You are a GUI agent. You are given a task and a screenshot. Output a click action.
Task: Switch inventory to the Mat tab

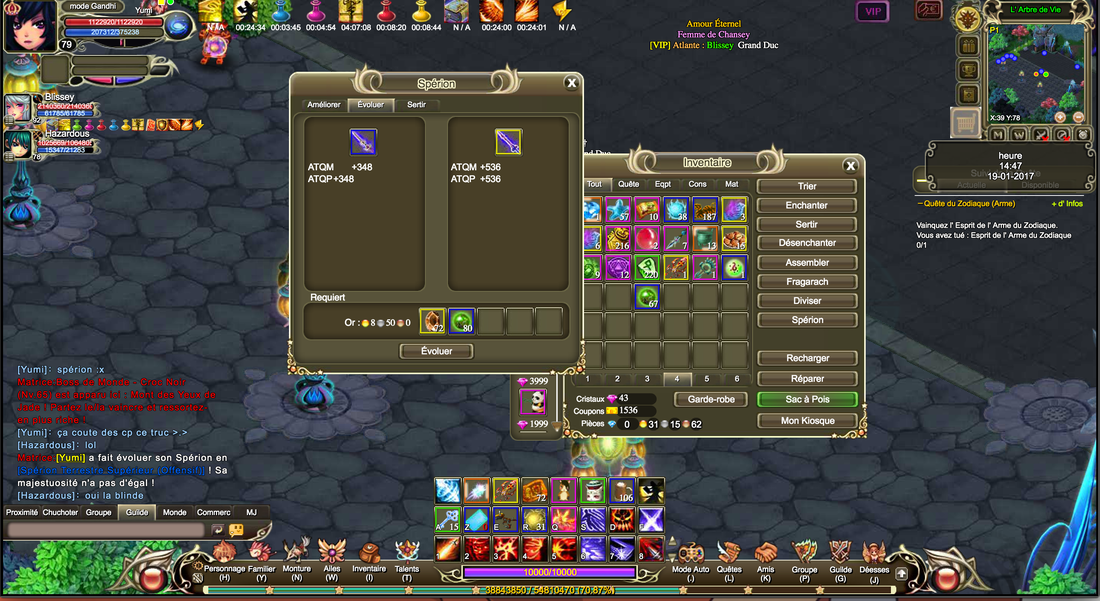point(731,184)
